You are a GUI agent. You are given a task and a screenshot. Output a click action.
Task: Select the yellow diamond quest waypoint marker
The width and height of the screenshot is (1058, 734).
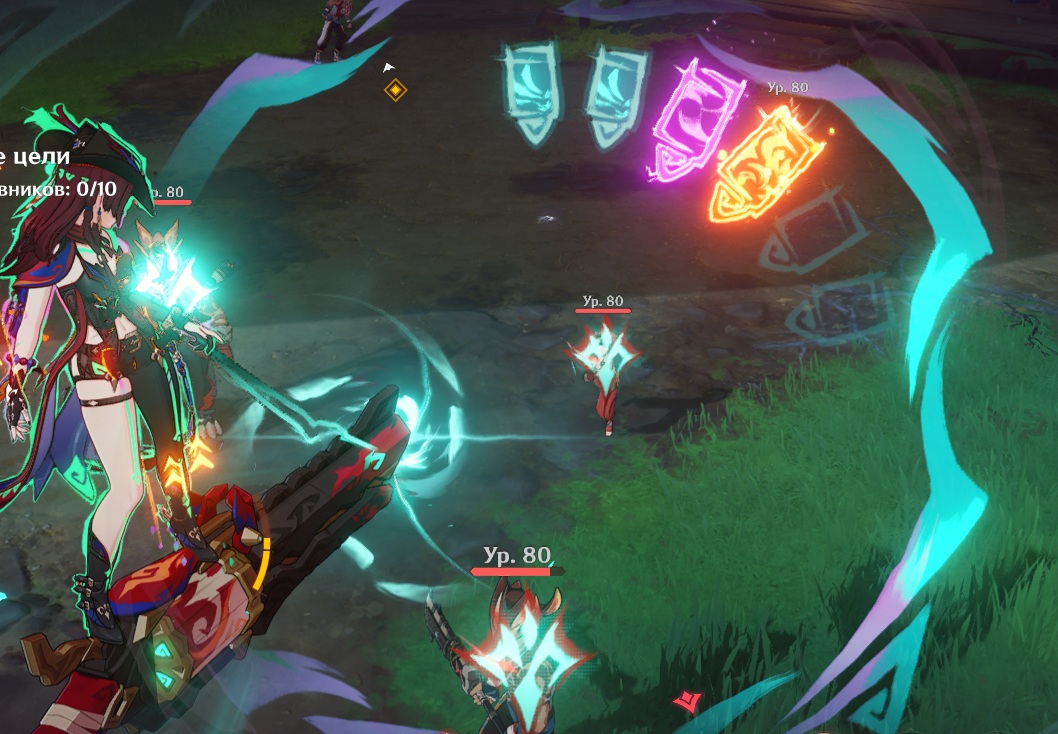click(x=396, y=91)
